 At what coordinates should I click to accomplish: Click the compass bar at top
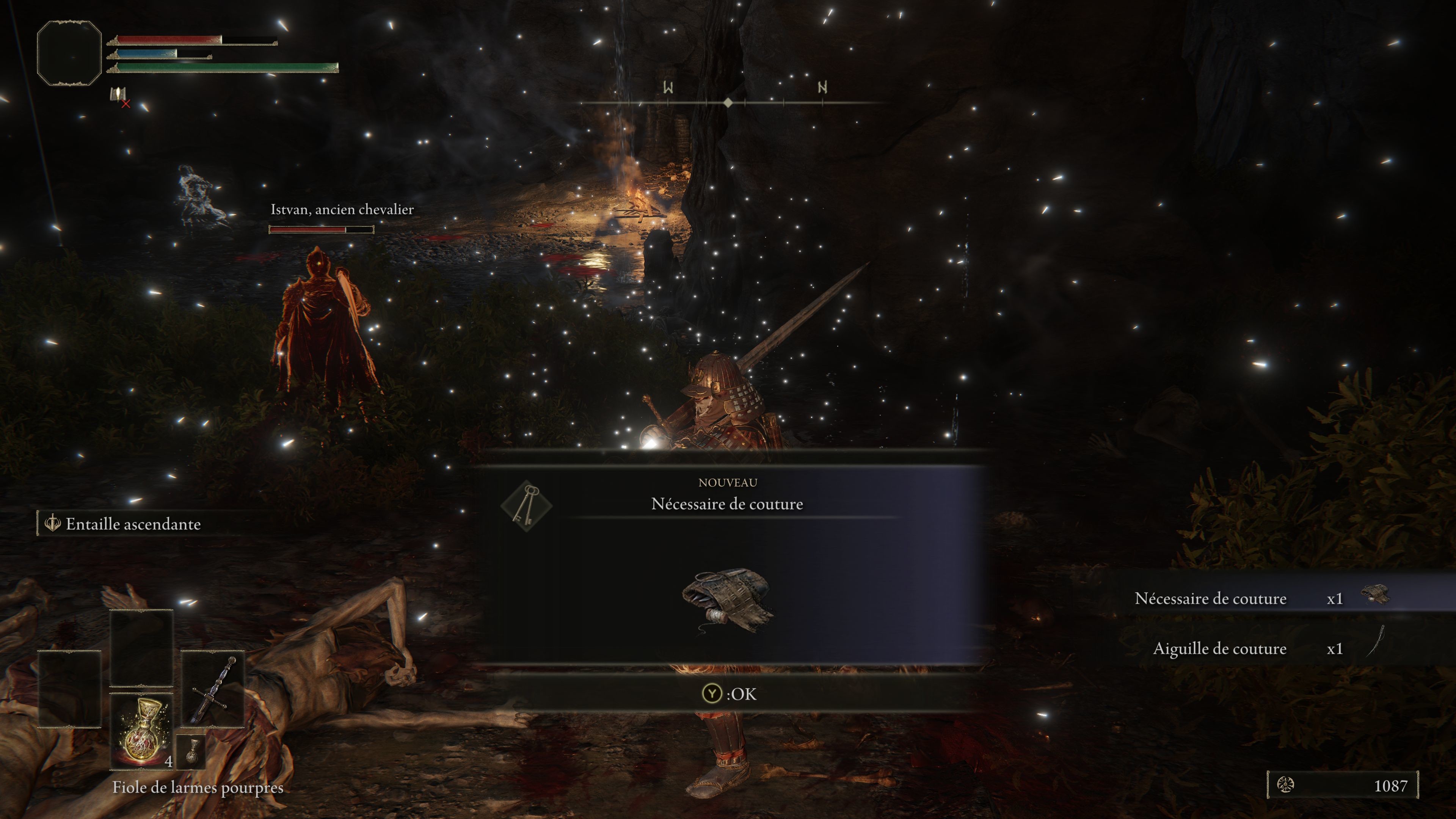tap(728, 102)
